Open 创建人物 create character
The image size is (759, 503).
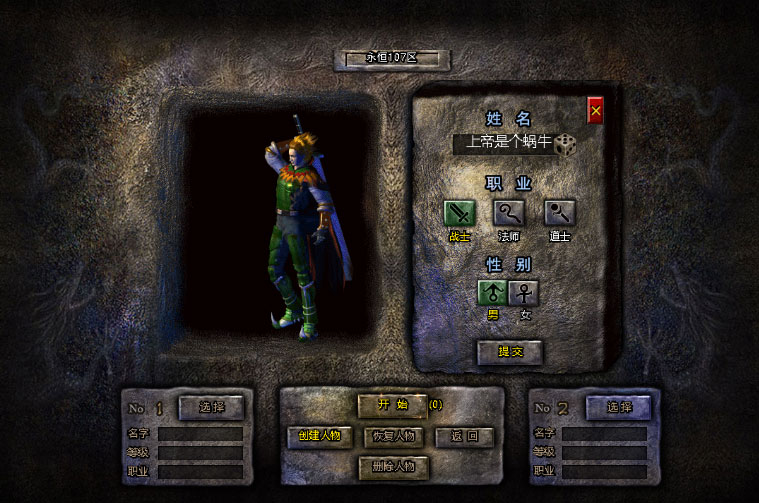tap(320, 436)
